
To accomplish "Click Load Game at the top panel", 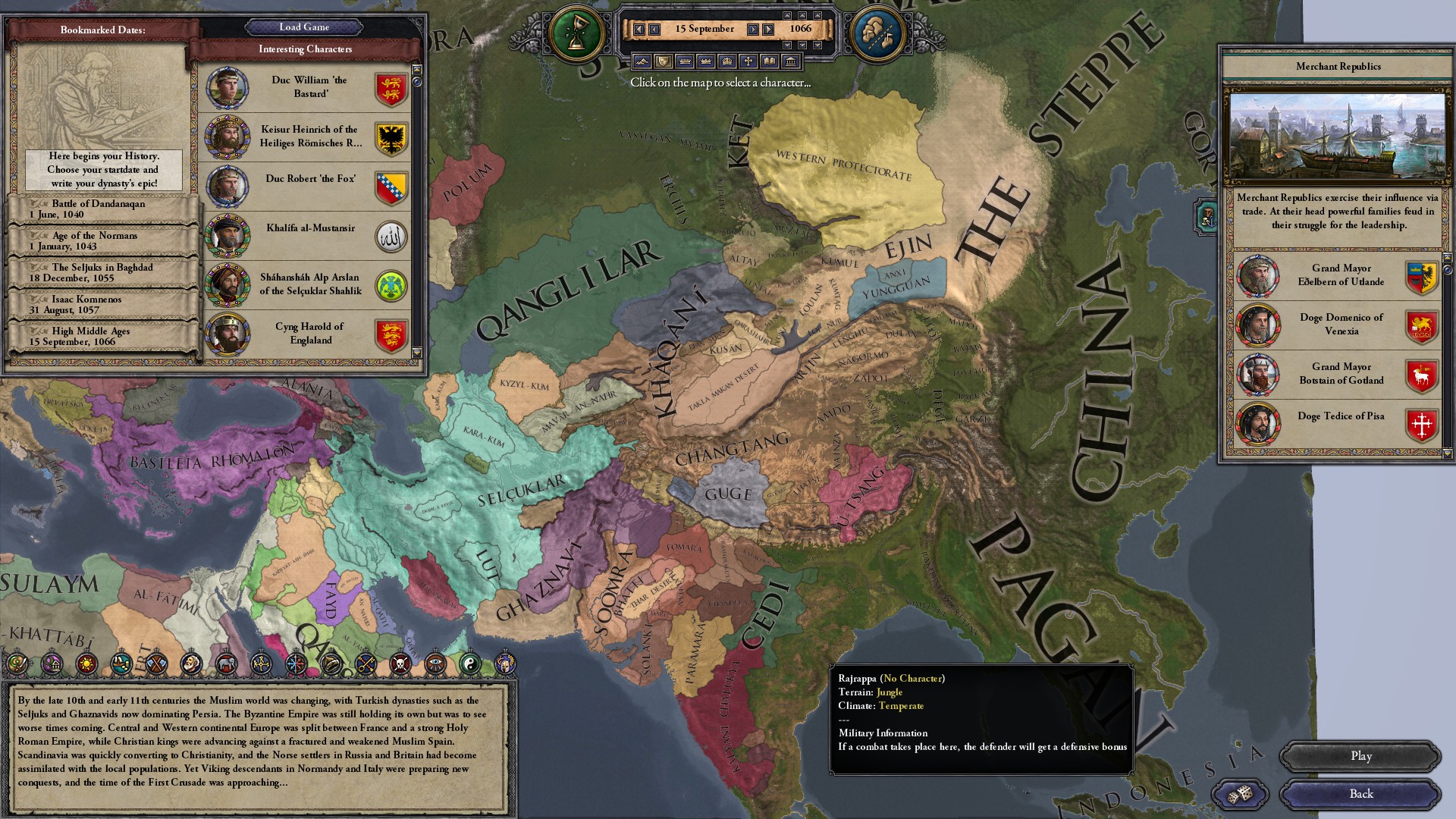I will 306,27.
